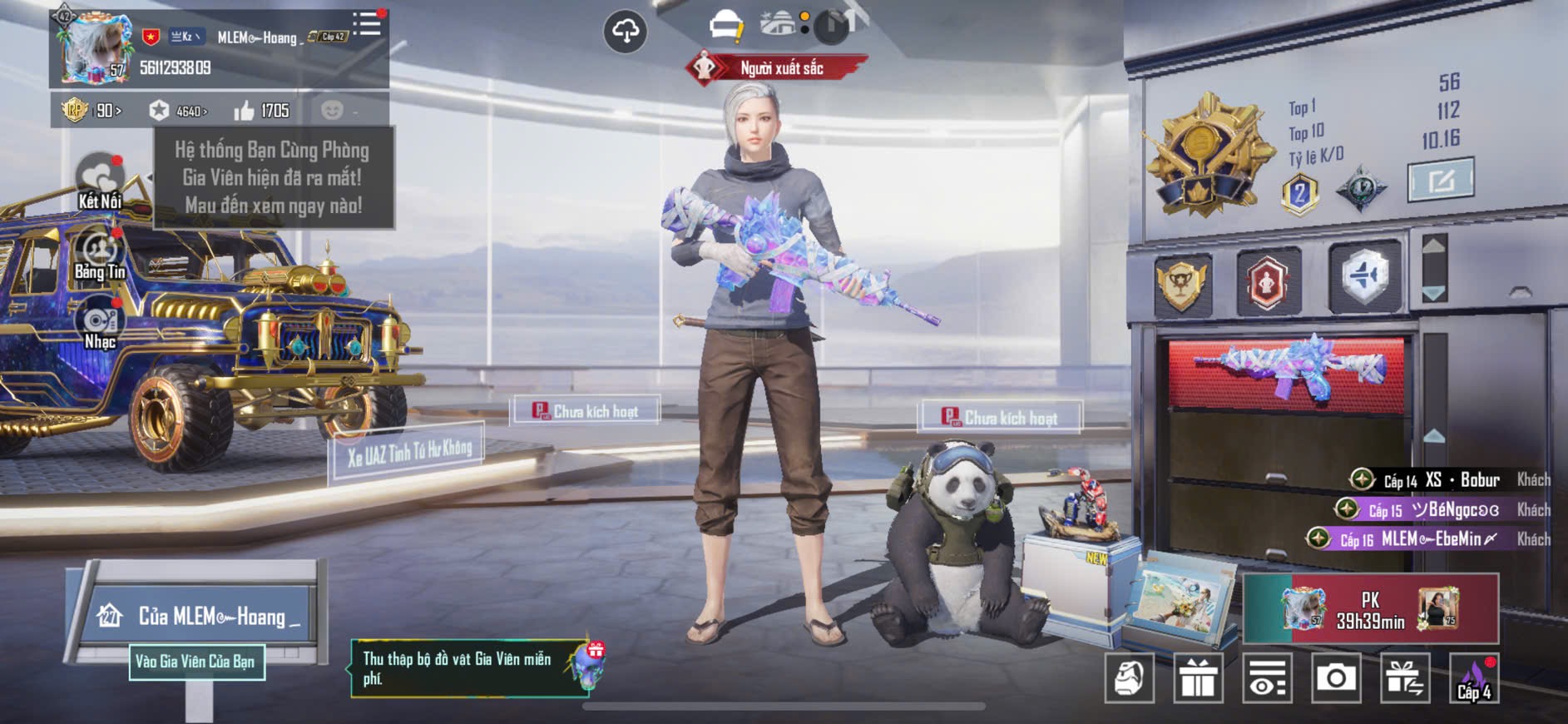Add guest MLEM-EbeMin as friend
This screenshot has height=724, width=1568.
pos(1318,539)
